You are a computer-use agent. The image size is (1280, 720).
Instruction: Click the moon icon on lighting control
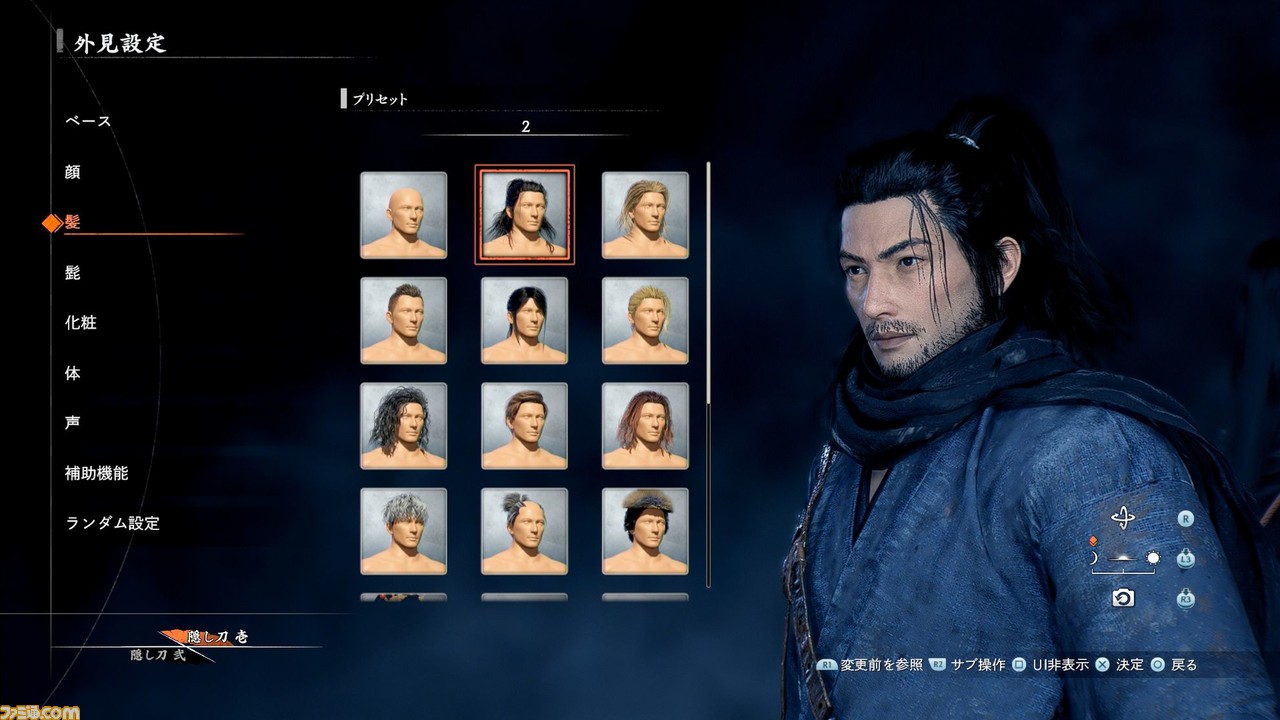(1092, 557)
